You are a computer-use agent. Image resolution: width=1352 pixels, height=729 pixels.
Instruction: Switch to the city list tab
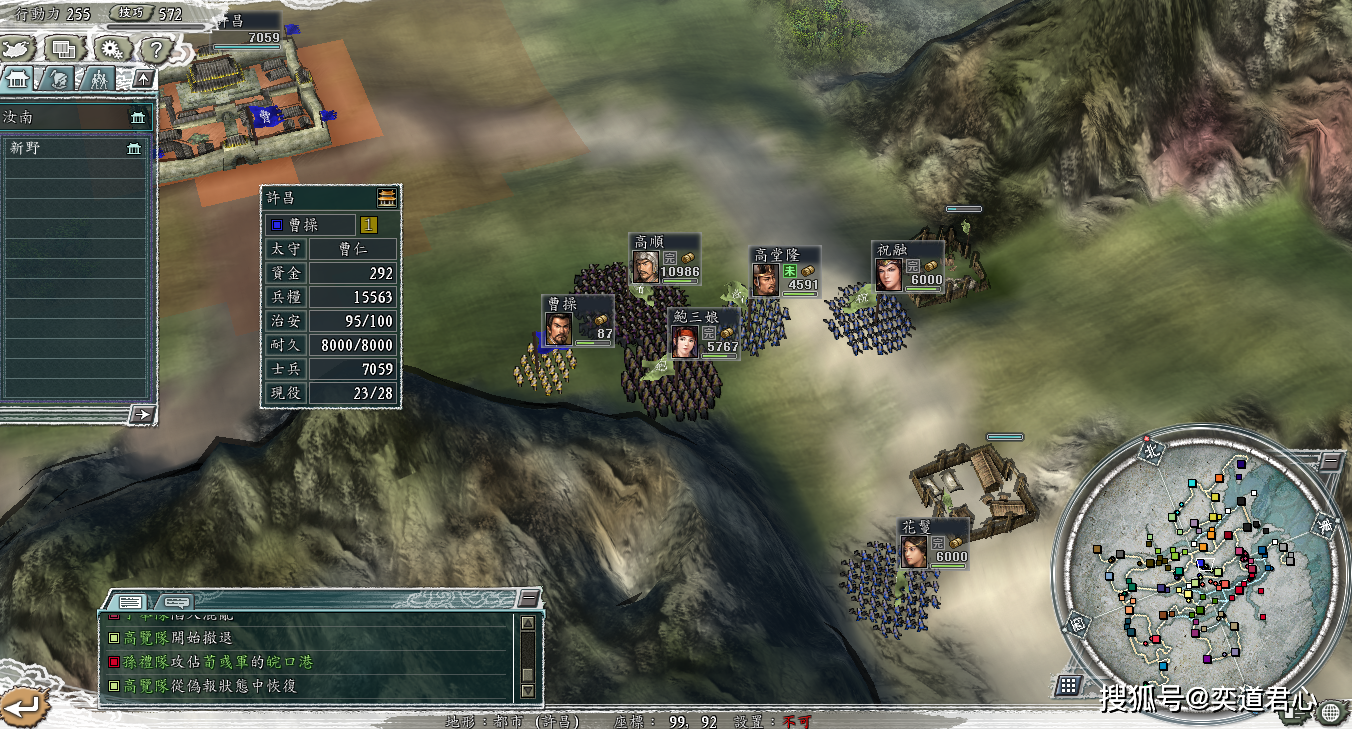click(x=17, y=79)
